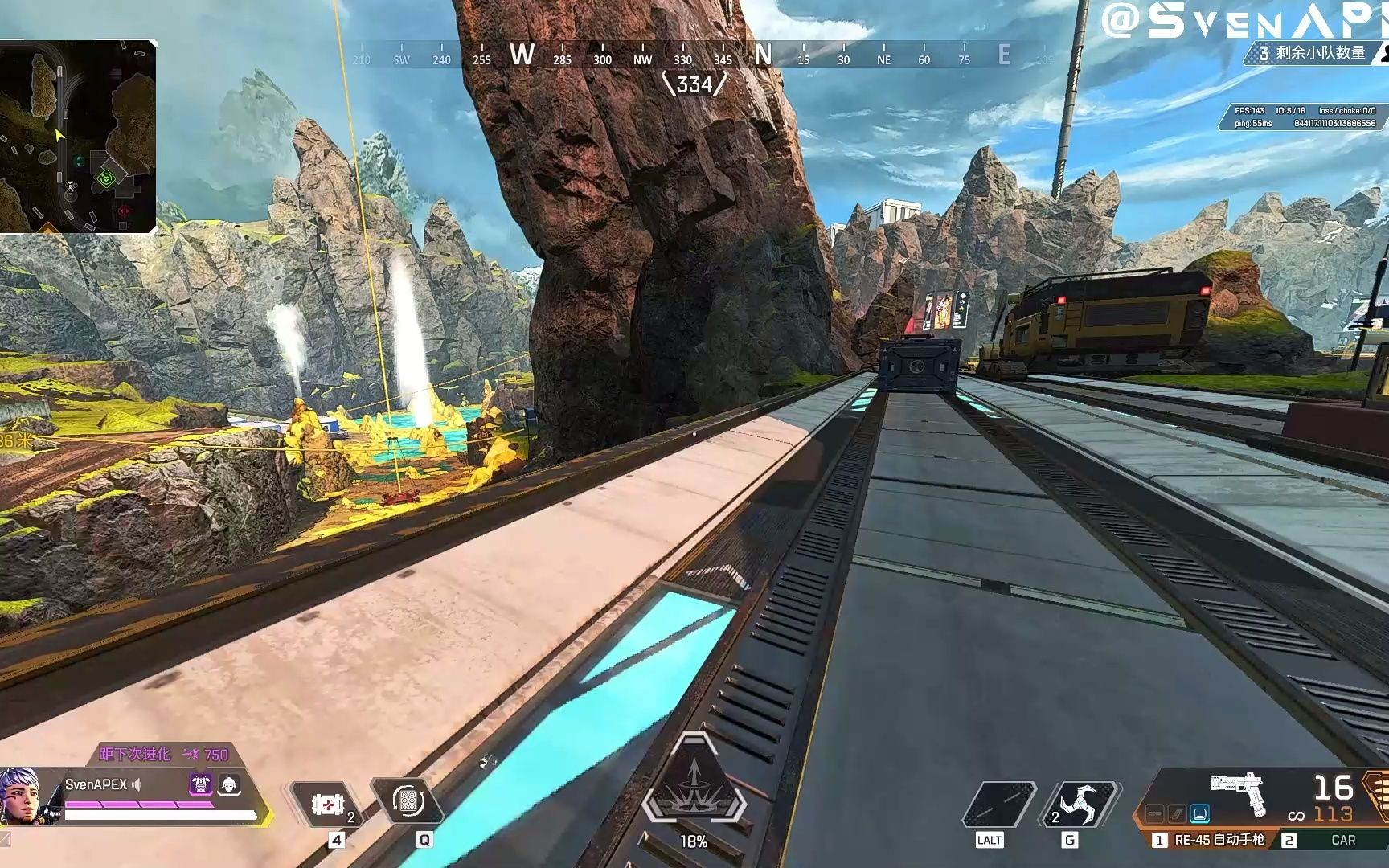Activate the Missile Swarm tactical ability
Screen dimensions: 1389x868
408,802
